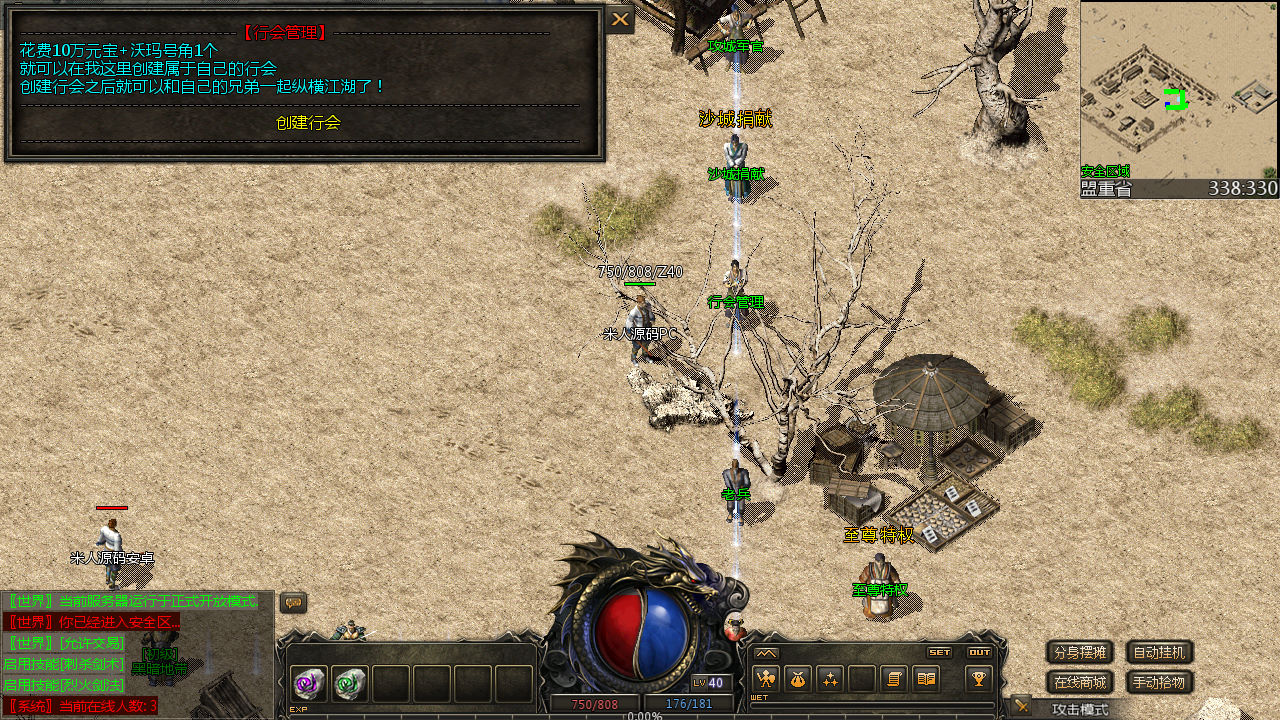Click the SET button
Image resolution: width=1280 pixels, height=720 pixels.
[939, 652]
